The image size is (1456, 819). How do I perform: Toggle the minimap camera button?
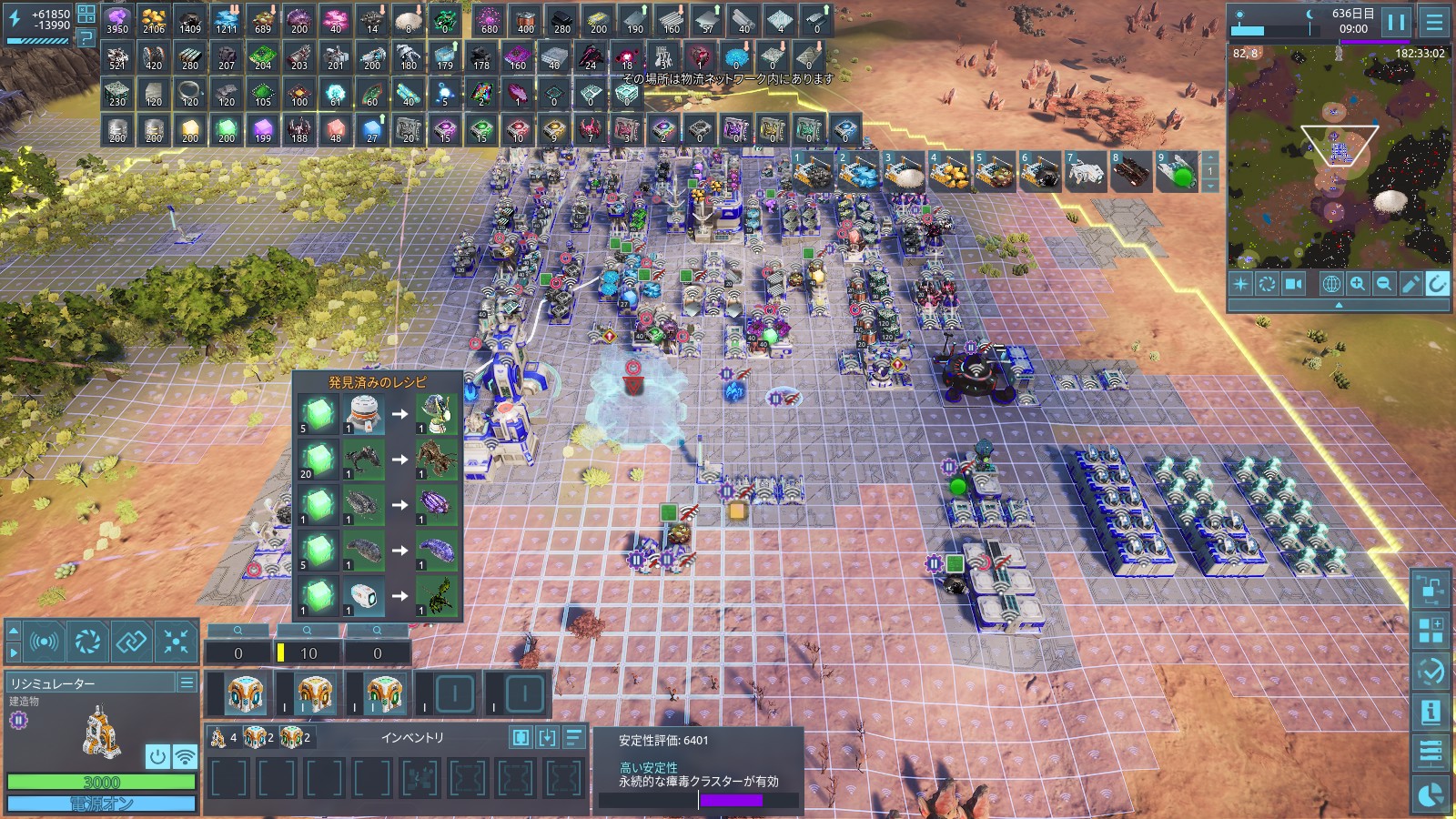(1293, 284)
